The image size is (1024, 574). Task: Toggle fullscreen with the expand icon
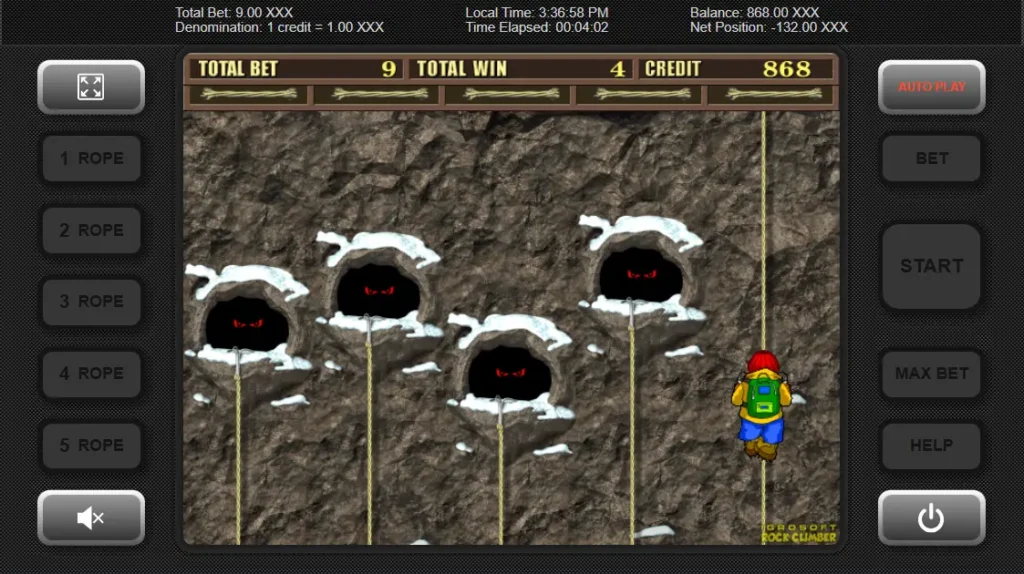click(x=91, y=87)
